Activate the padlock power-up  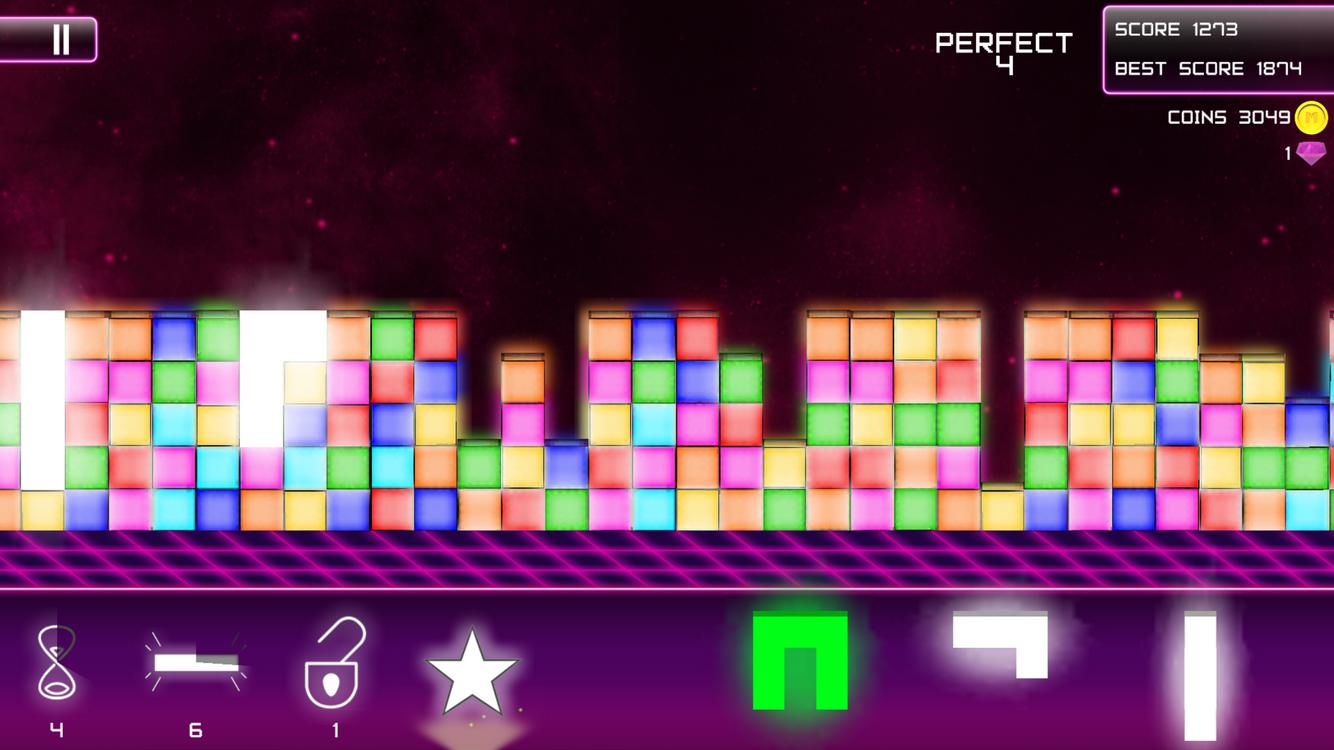coord(335,662)
